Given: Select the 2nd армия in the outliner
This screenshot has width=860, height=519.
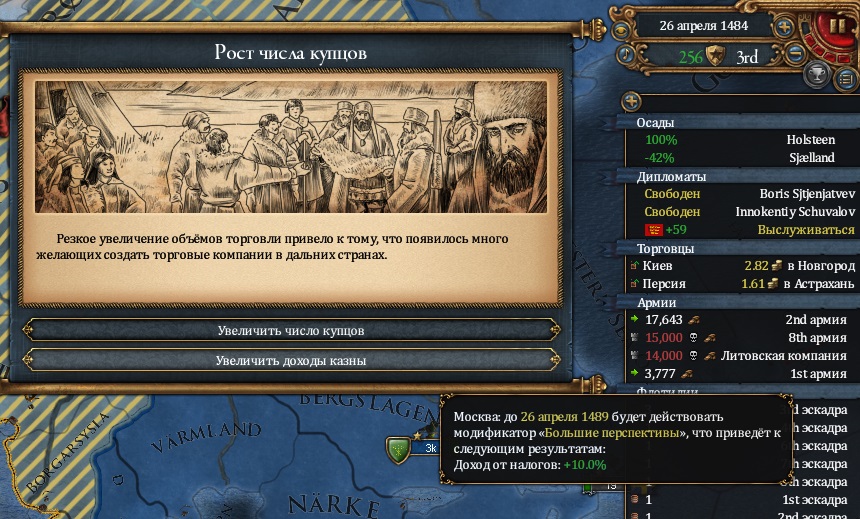Looking at the screenshot, I should coord(740,320).
